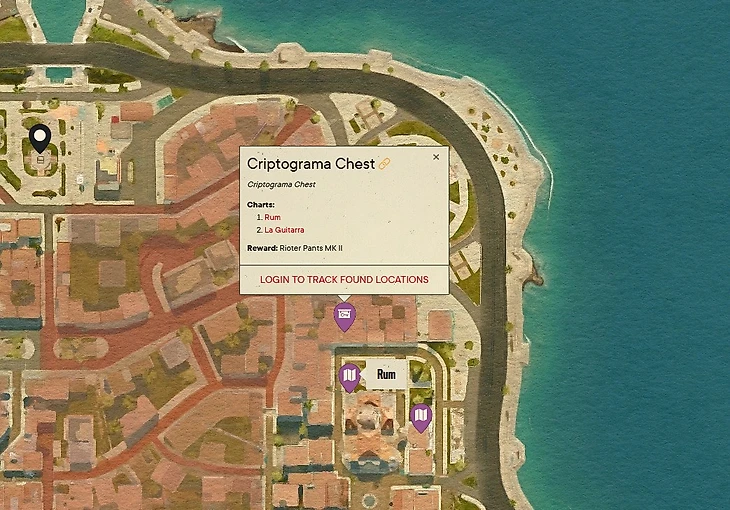Select the purple chart marker labeled Rum
This screenshot has height=510, width=730.
click(x=349, y=376)
